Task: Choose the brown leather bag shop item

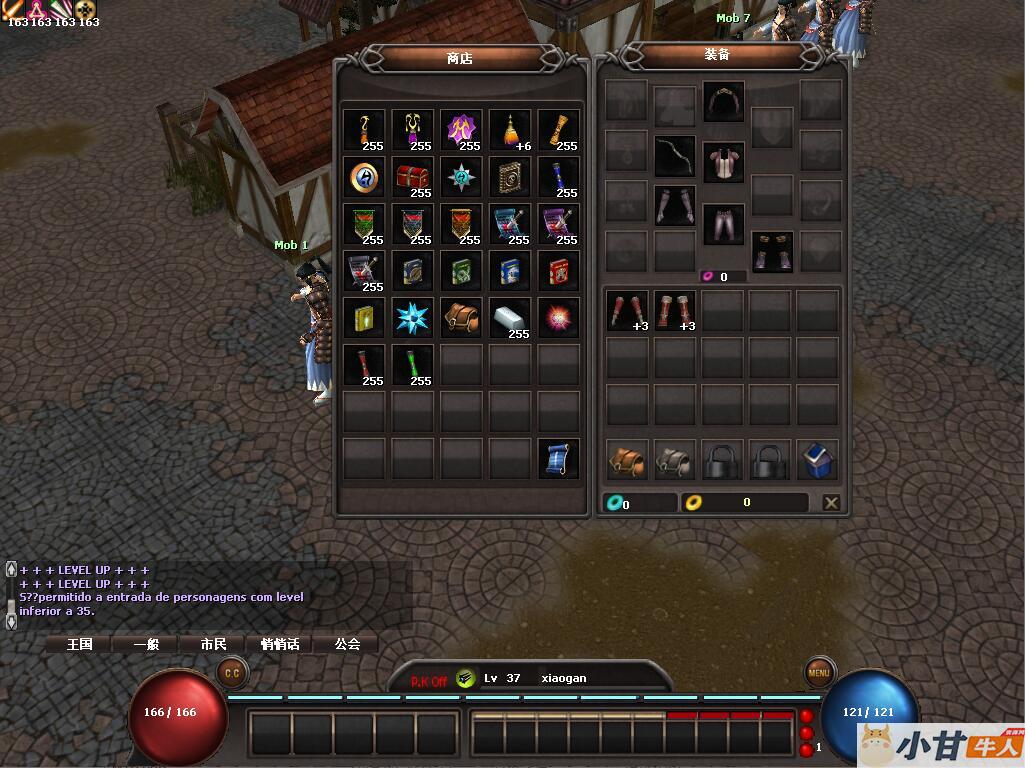Action: click(x=461, y=318)
